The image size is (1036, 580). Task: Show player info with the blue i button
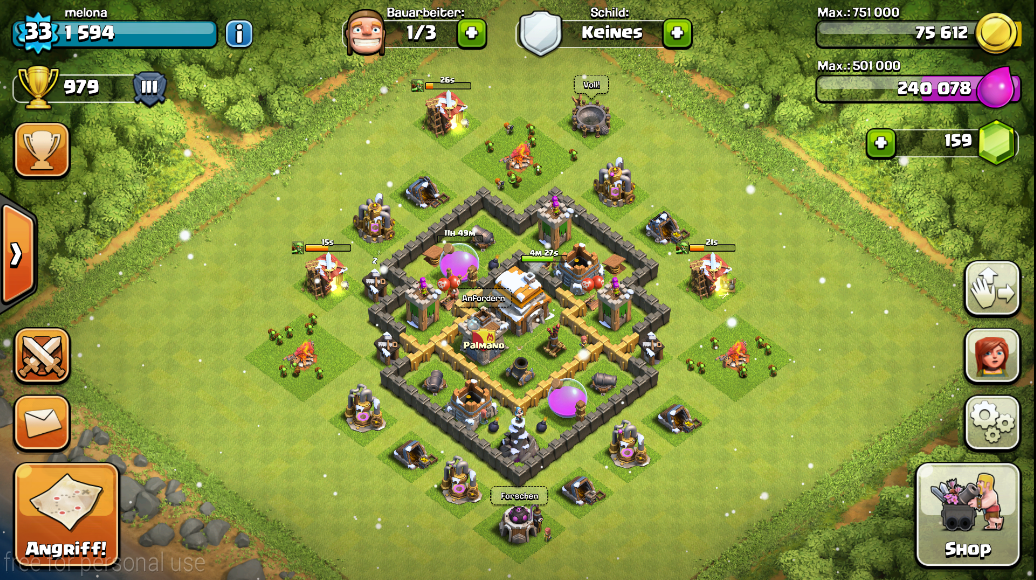239,34
